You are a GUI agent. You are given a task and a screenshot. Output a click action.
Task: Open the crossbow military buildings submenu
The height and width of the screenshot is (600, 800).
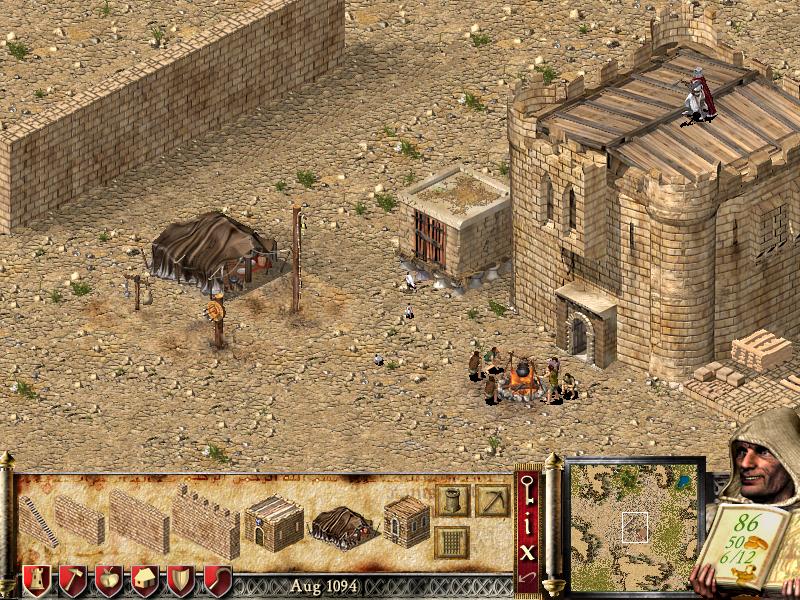(492, 501)
